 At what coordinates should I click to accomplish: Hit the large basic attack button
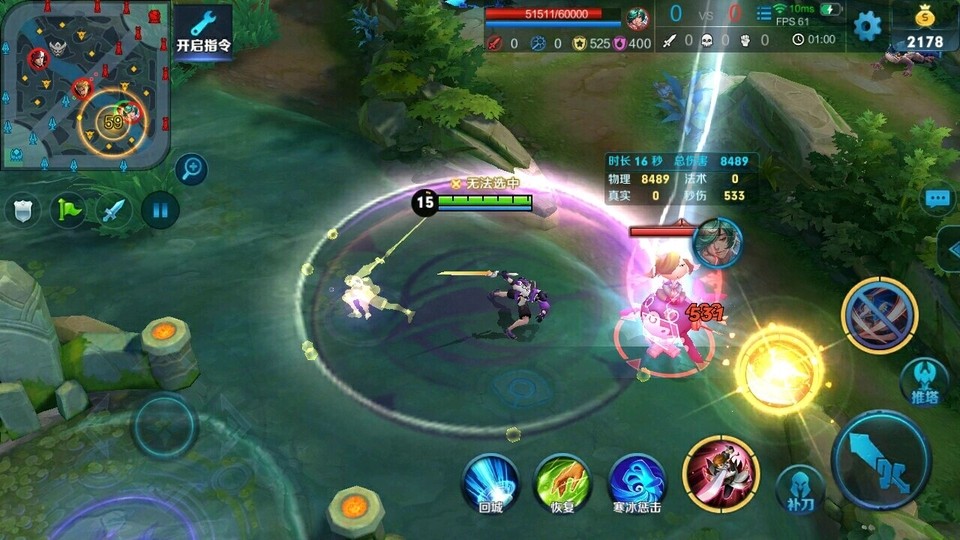pos(880,460)
